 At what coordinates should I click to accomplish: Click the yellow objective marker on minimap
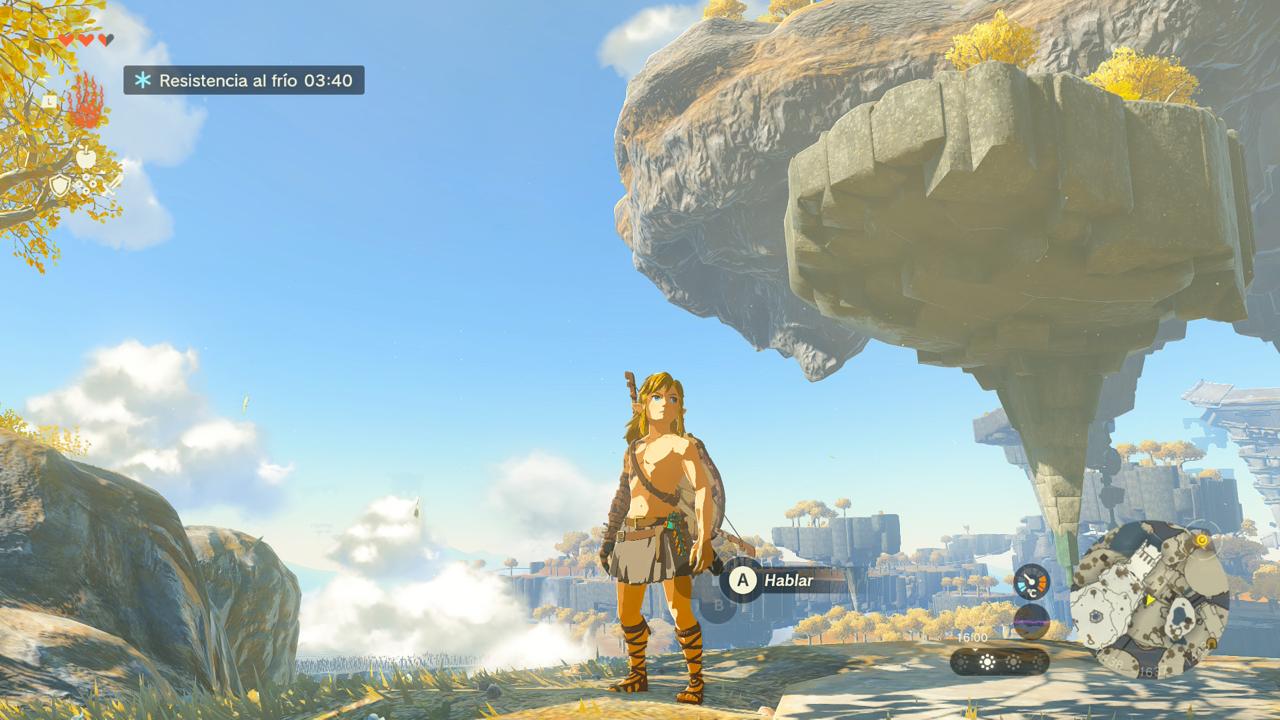1201,541
